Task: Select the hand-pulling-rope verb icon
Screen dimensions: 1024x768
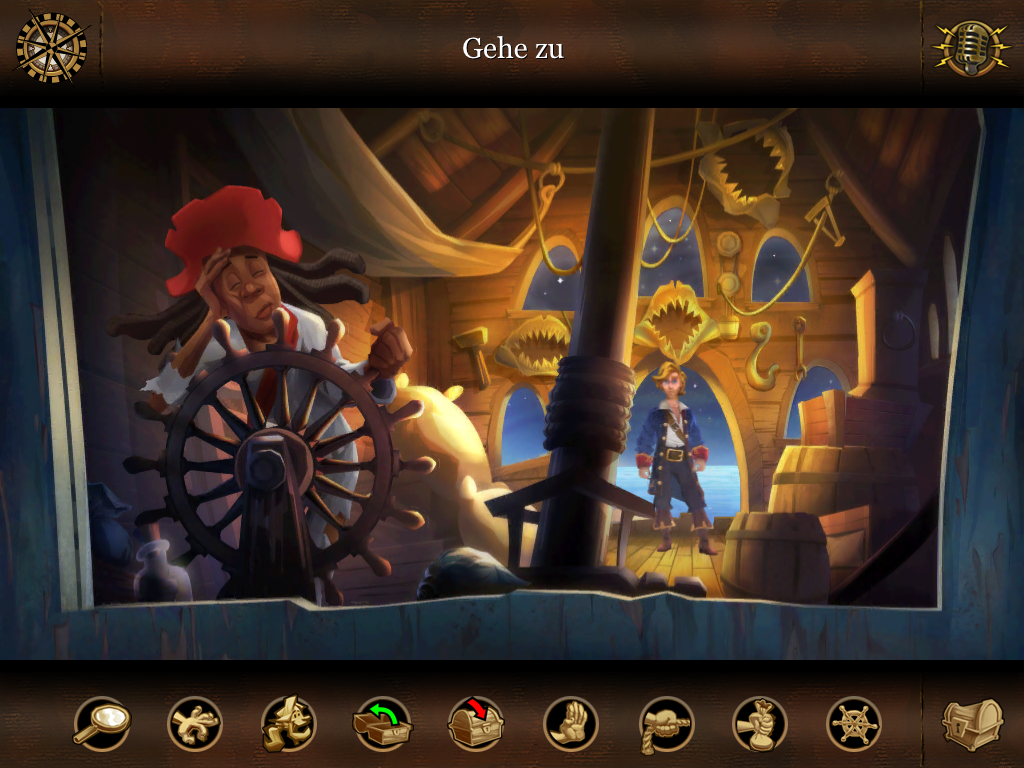Action: click(666, 723)
